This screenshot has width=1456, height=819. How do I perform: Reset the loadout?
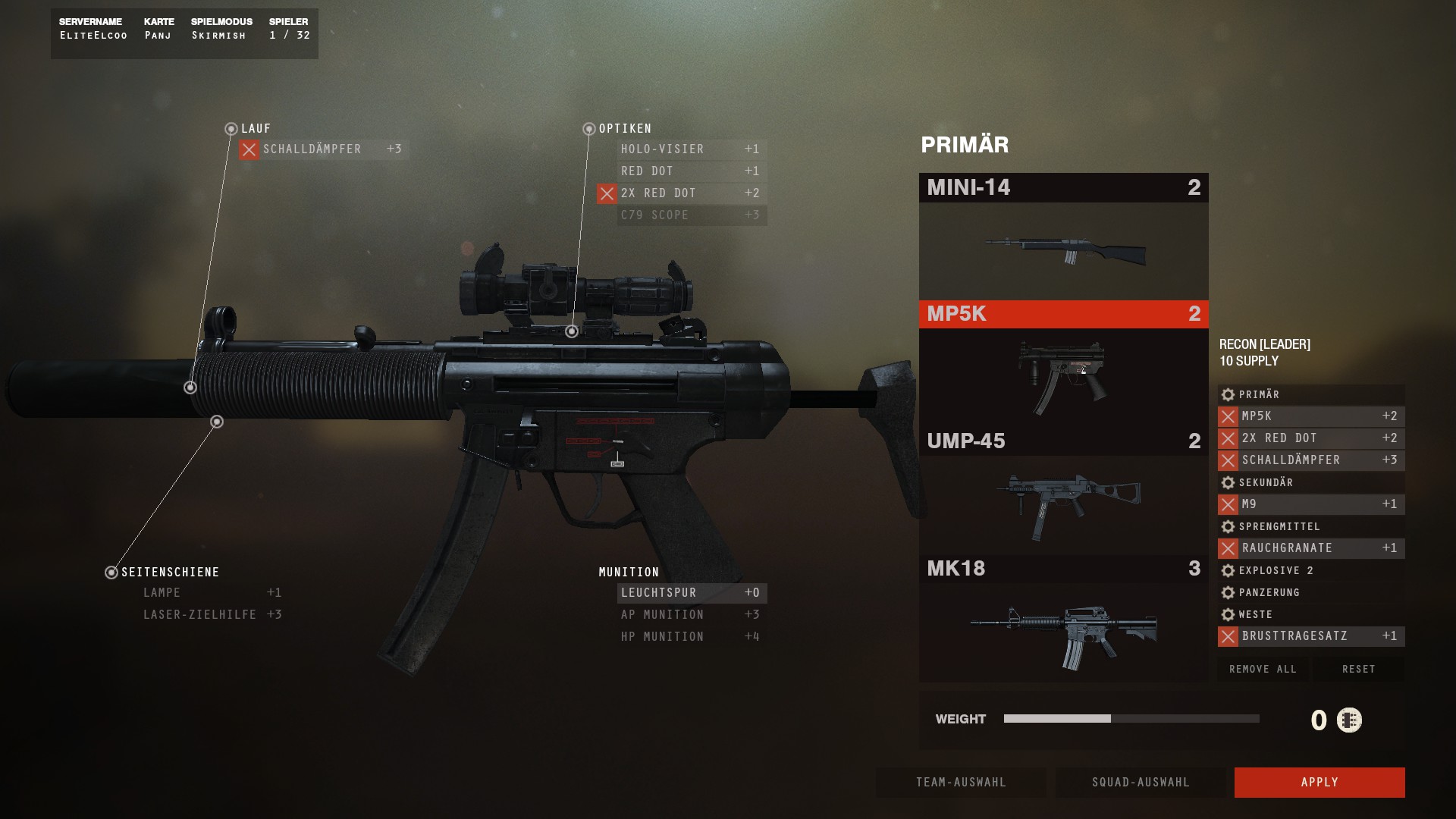pos(1358,669)
